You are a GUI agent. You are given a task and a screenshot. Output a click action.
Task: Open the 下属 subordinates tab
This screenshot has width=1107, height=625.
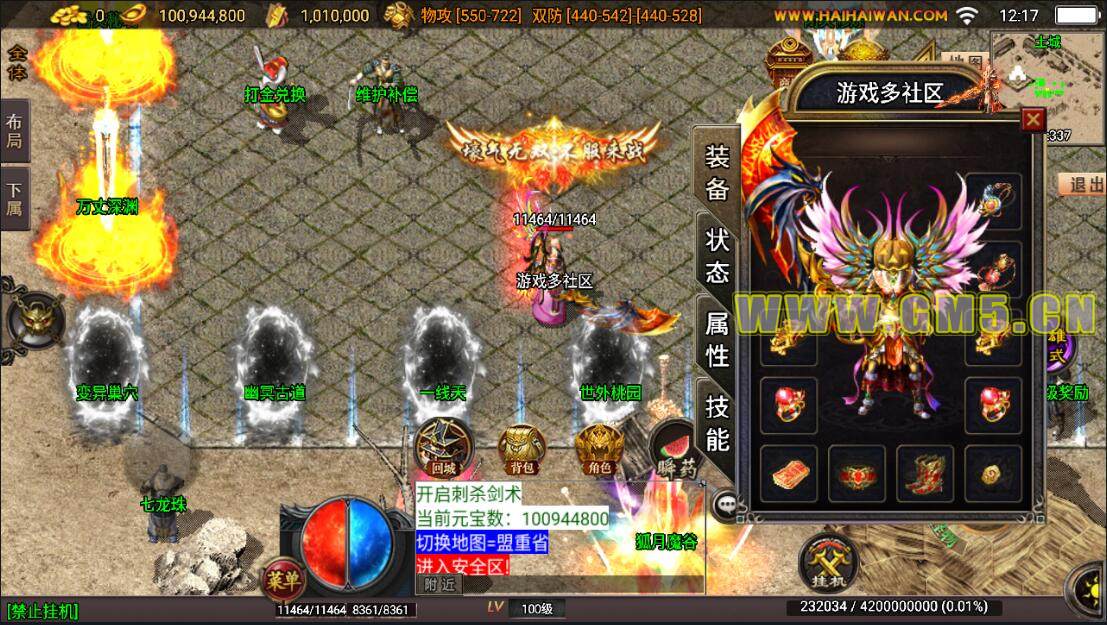click(16, 198)
